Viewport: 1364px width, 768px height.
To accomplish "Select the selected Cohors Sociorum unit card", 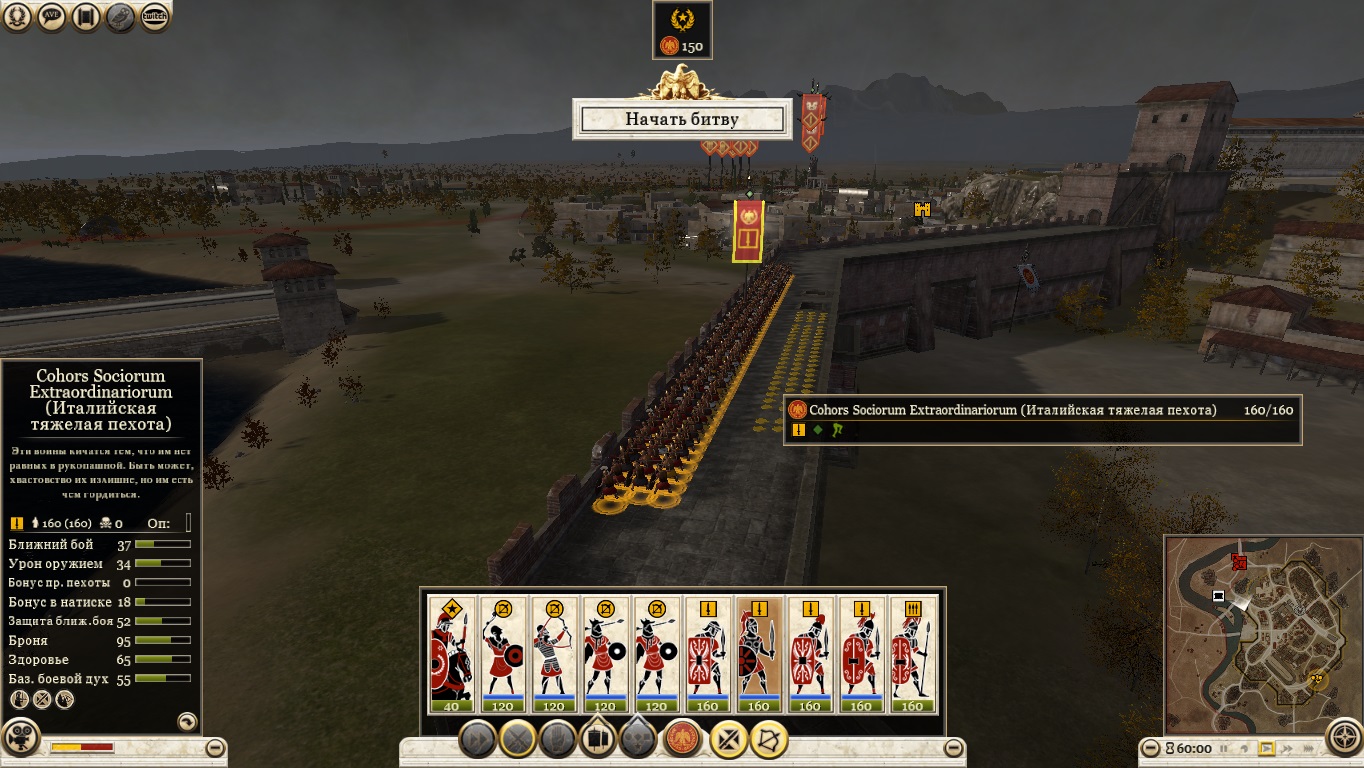I will (760, 655).
